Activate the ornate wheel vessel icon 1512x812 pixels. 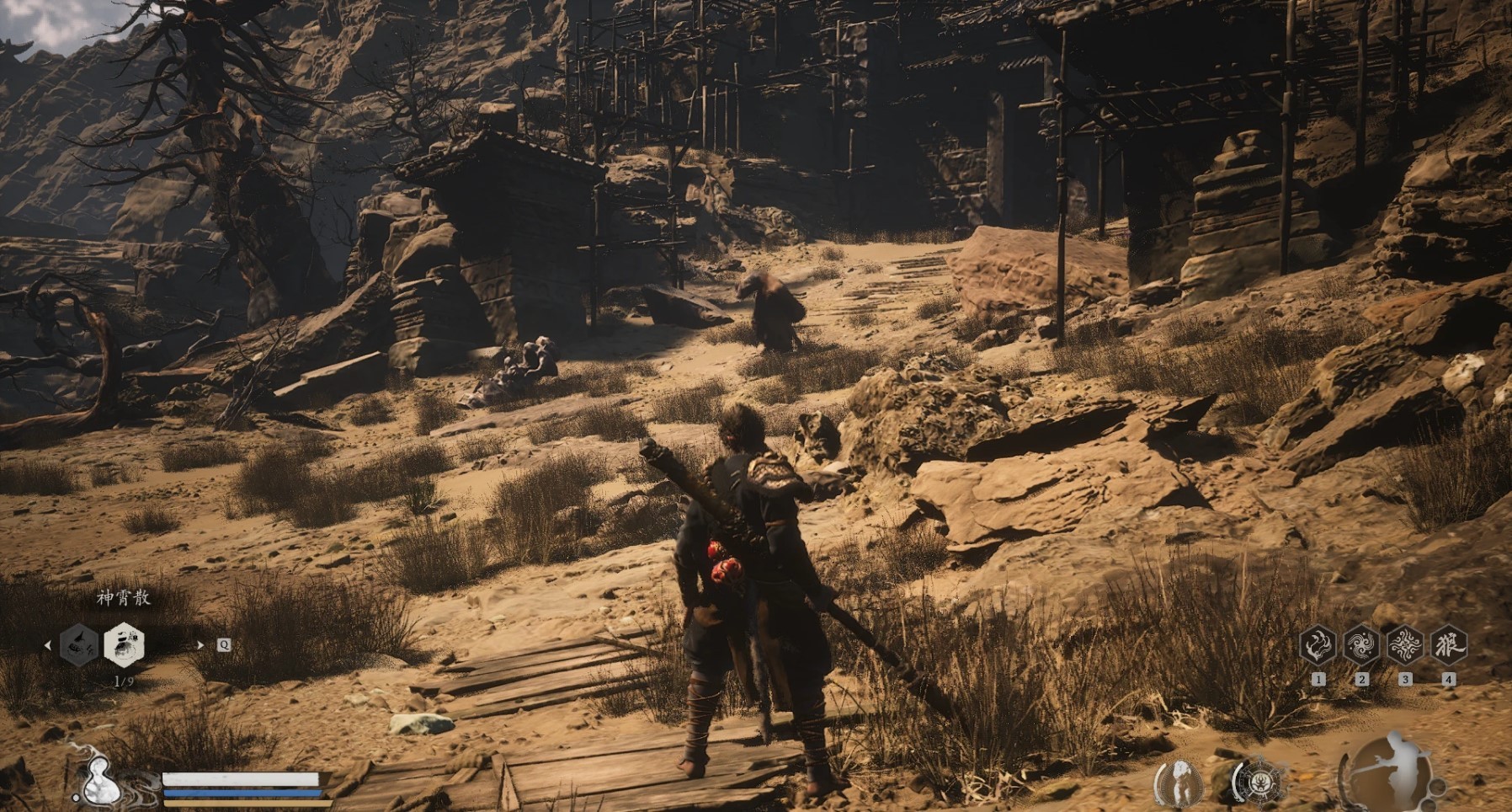pyautogui.click(x=1259, y=782)
